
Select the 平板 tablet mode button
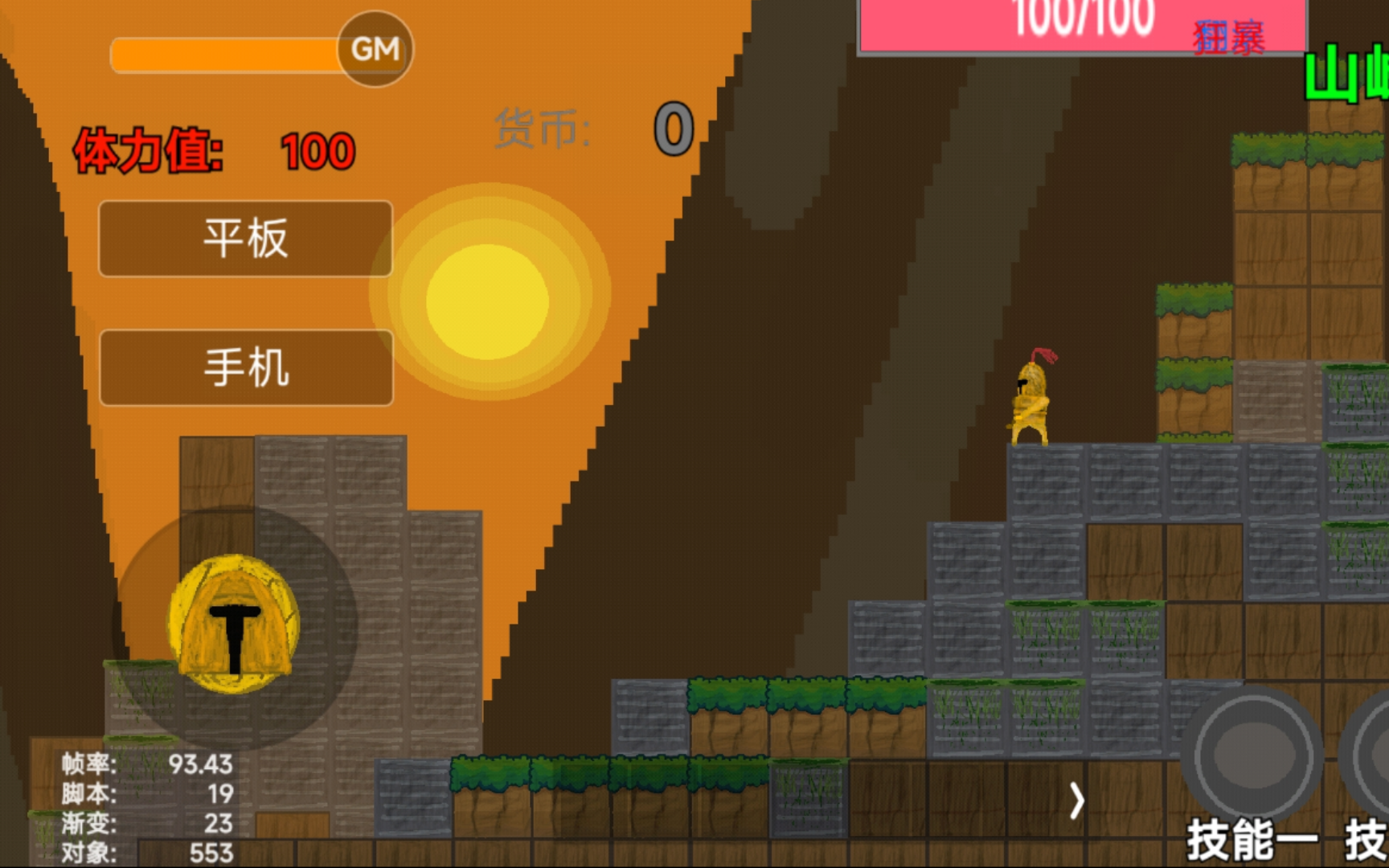[246, 239]
